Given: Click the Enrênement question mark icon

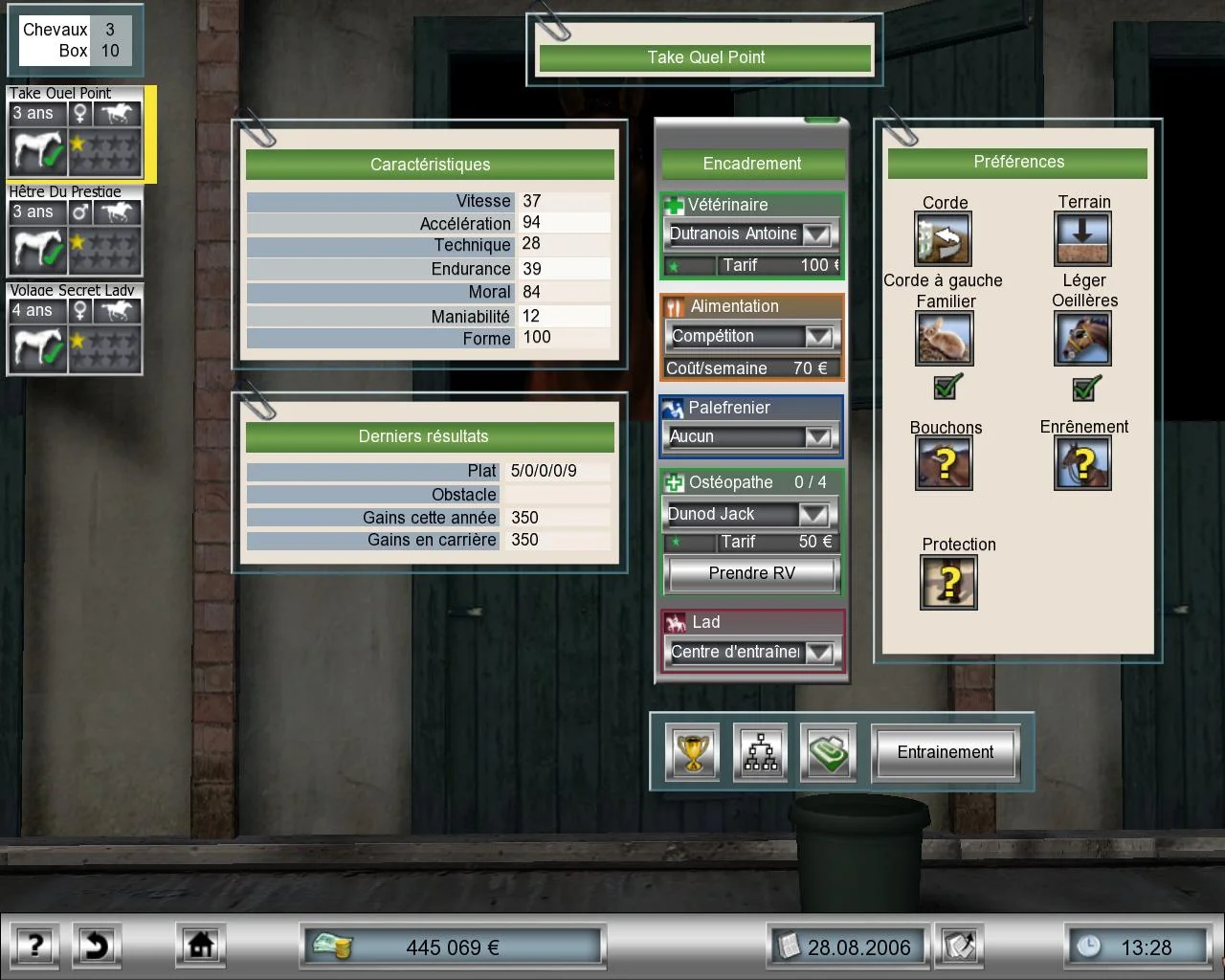Looking at the screenshot, I should coord(1083,462).
